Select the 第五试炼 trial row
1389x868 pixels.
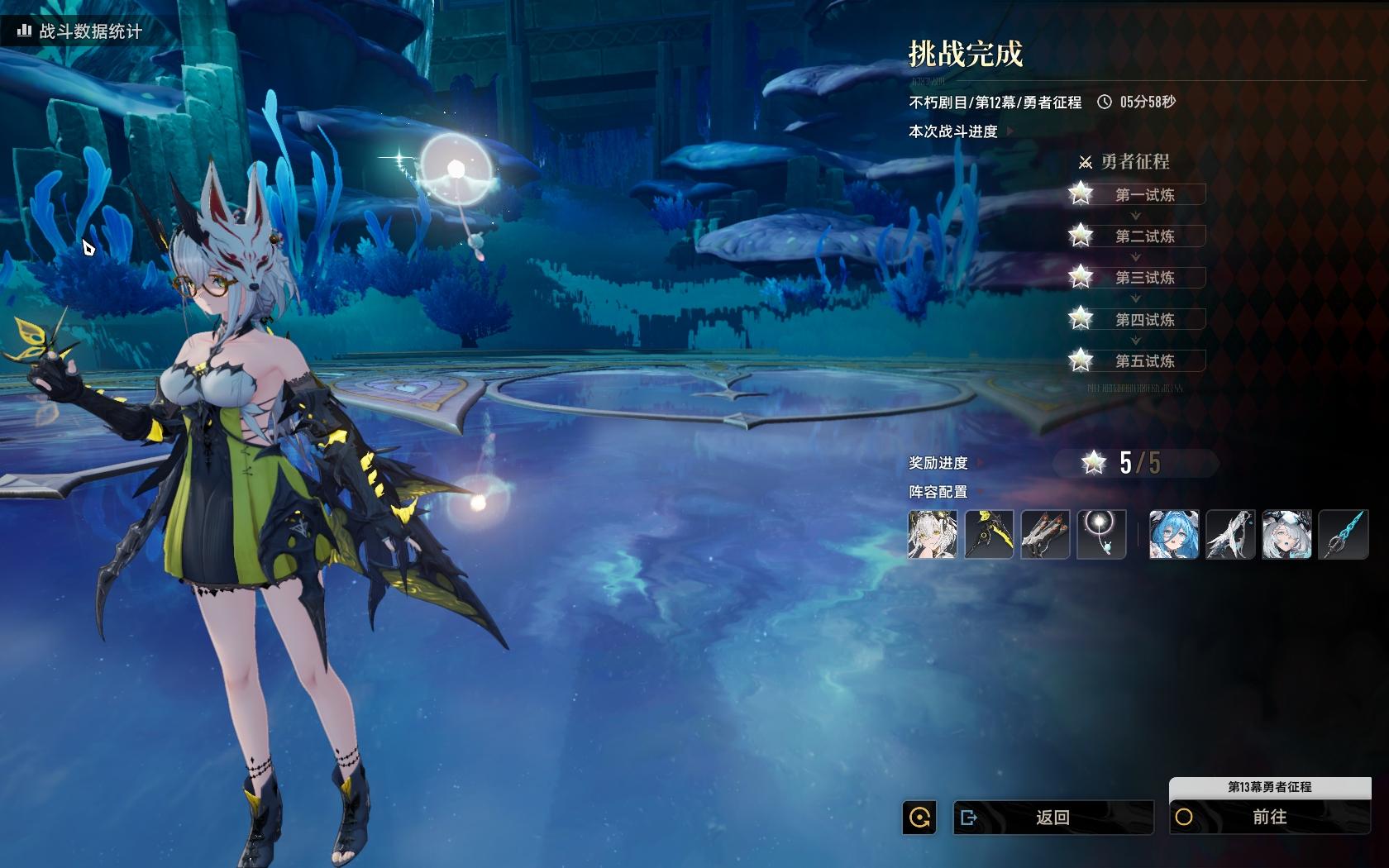point(1144,361)
